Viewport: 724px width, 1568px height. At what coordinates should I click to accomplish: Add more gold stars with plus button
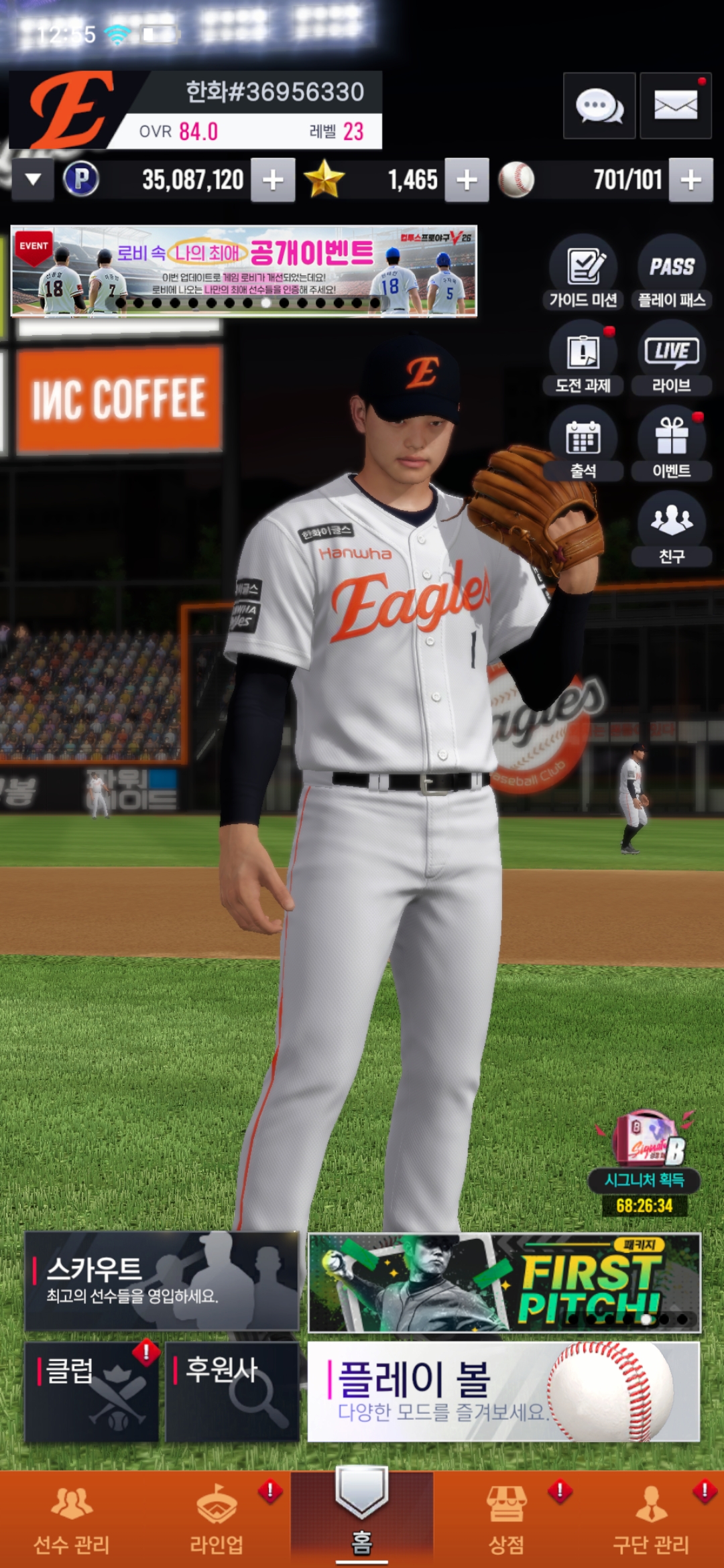467,180
